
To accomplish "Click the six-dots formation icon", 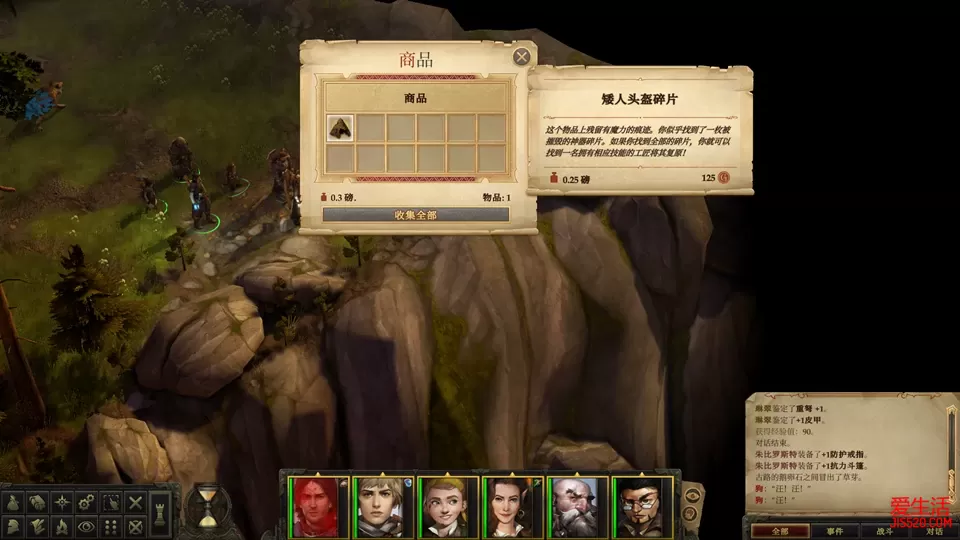I will coord(112,525).
